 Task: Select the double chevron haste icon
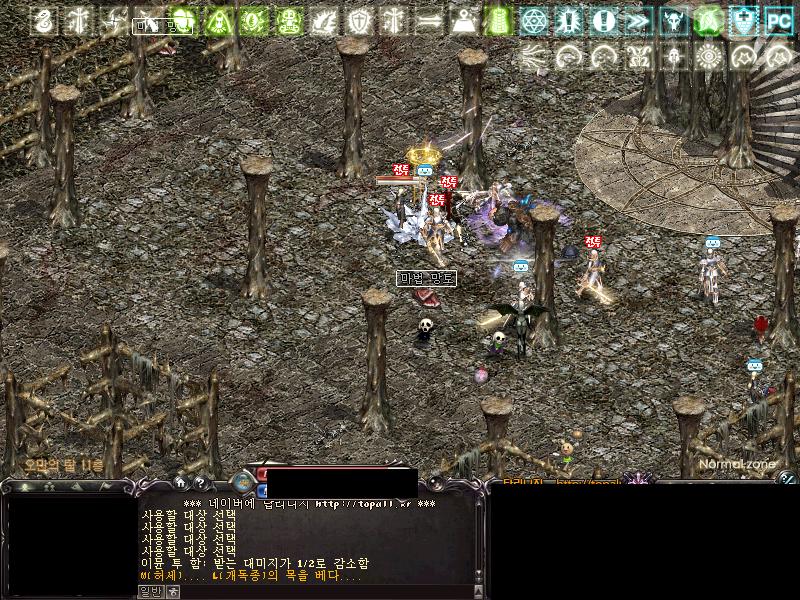tap(638, 20)
